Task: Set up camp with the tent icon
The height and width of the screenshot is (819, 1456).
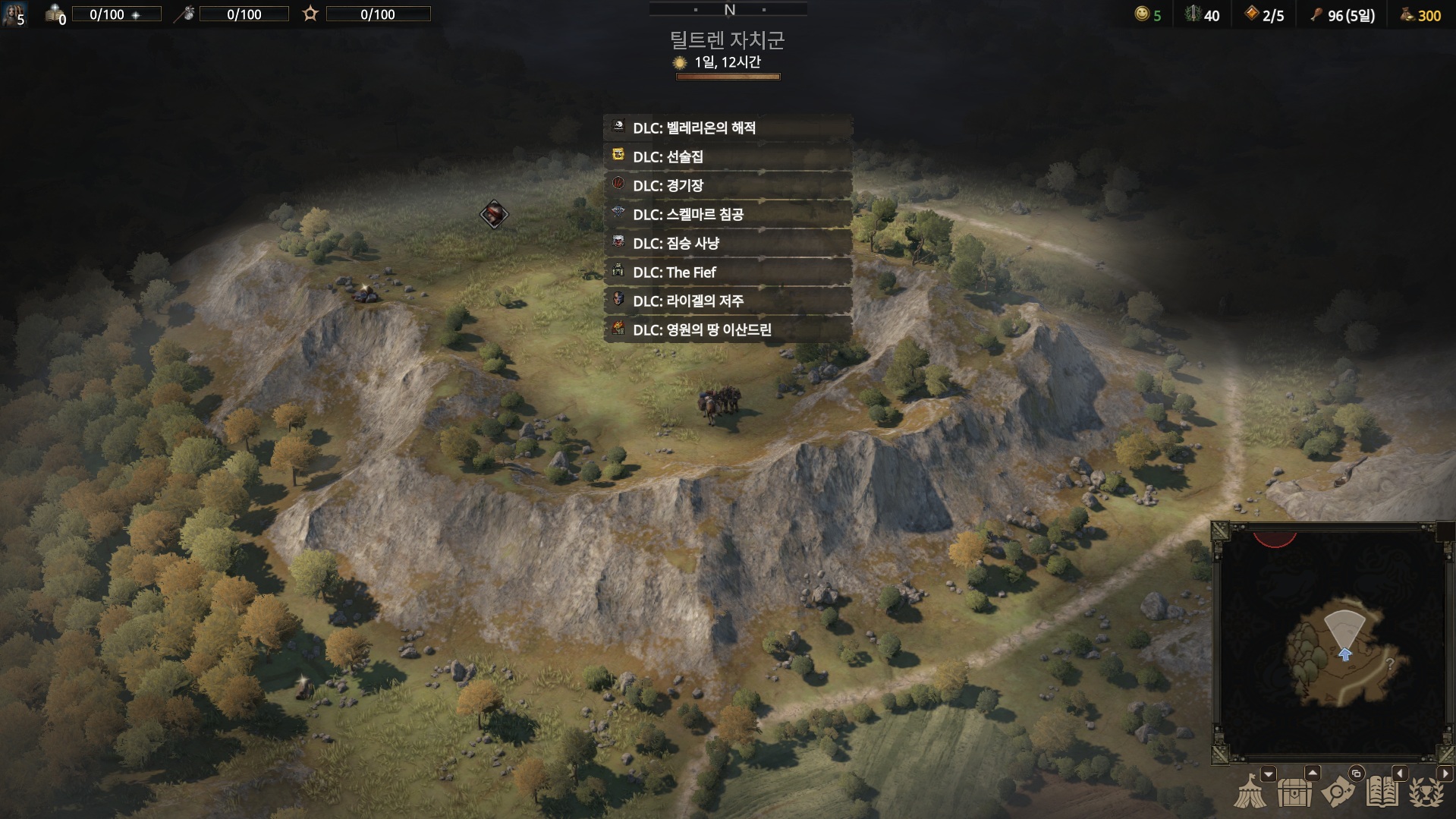Action: point(1250,793)
